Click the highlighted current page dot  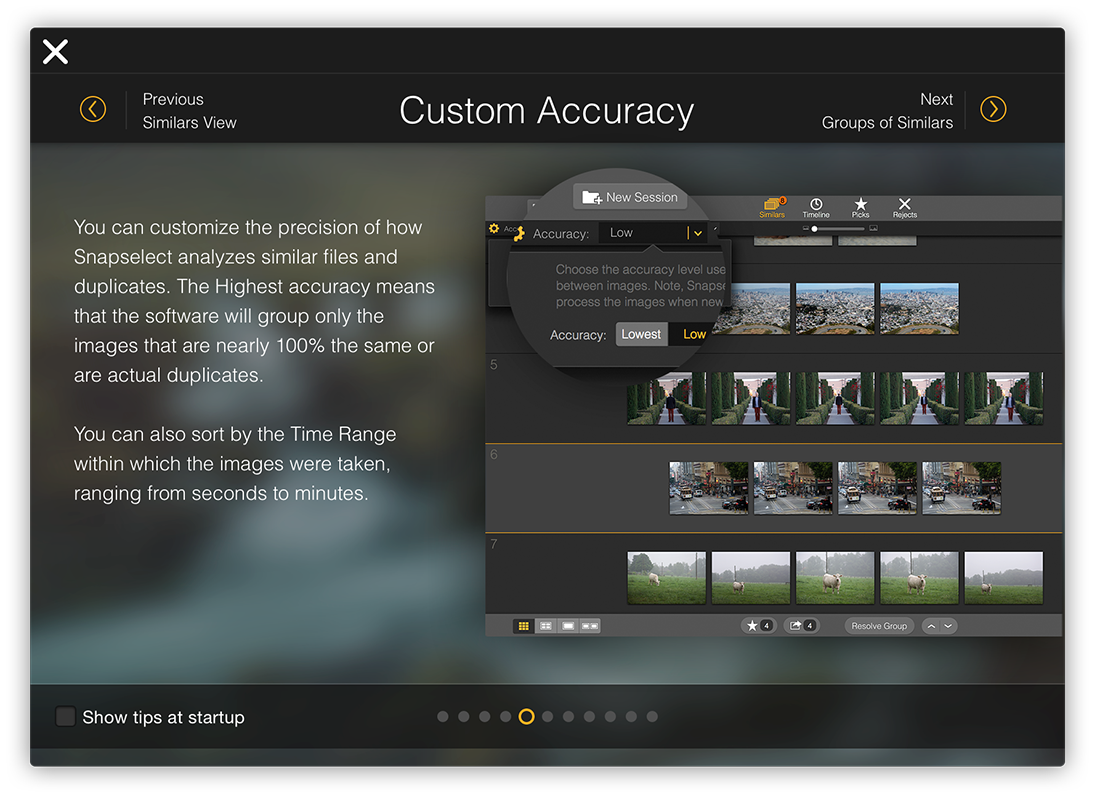tap(526, 716)
